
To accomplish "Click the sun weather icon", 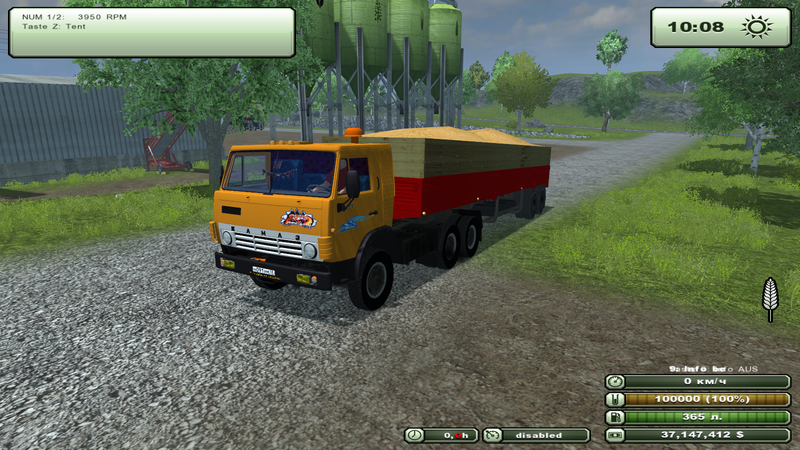I will pos(755,27).
